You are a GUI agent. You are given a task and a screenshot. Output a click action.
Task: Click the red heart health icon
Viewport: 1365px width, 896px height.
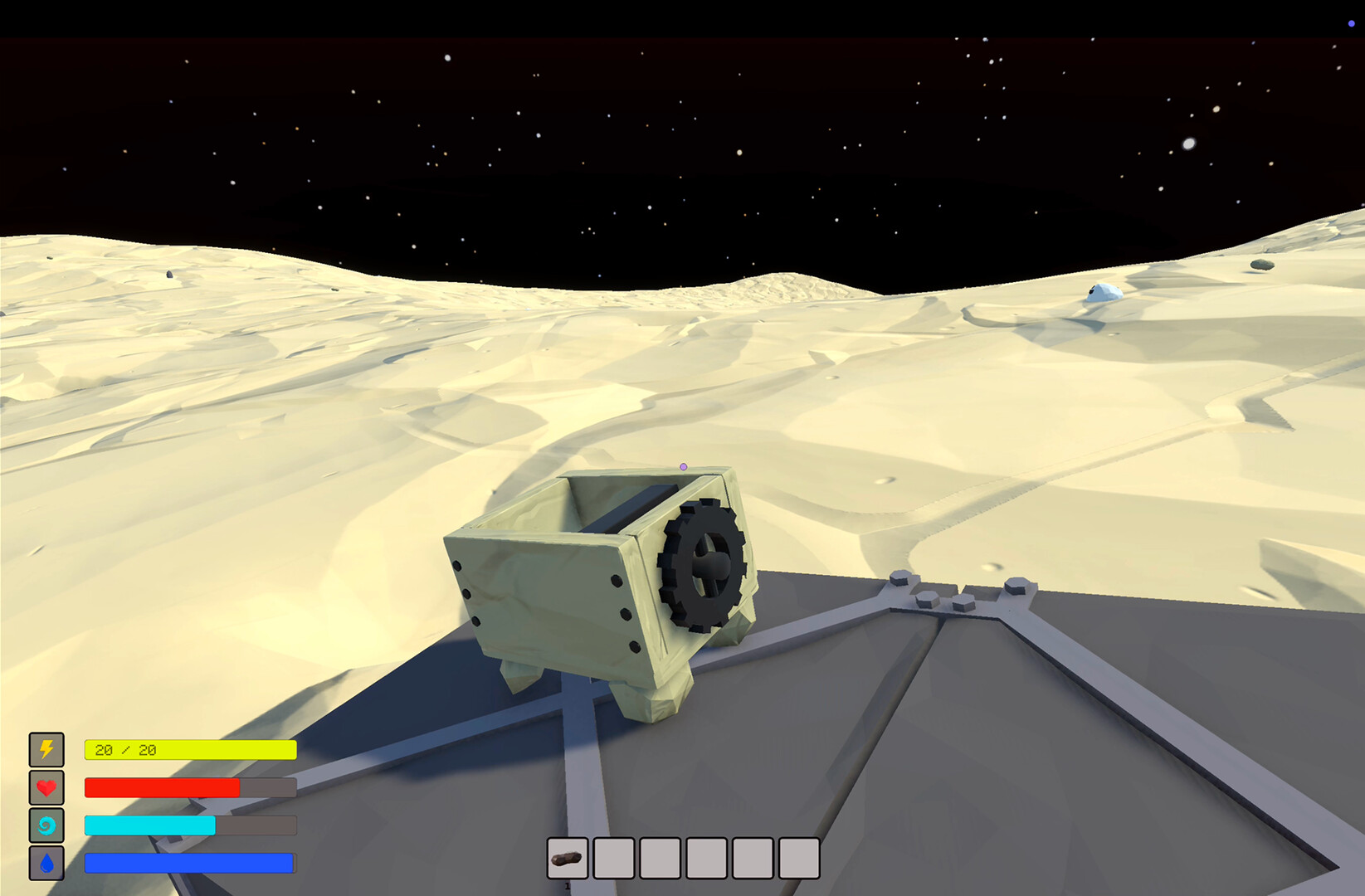46,787
